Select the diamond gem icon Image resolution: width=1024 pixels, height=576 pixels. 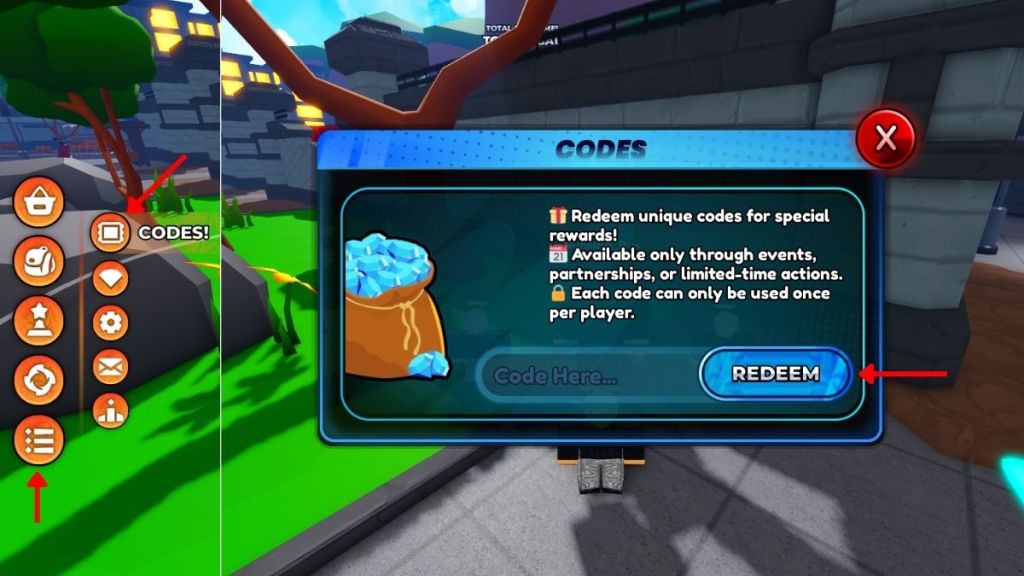[x=110, y=278]
